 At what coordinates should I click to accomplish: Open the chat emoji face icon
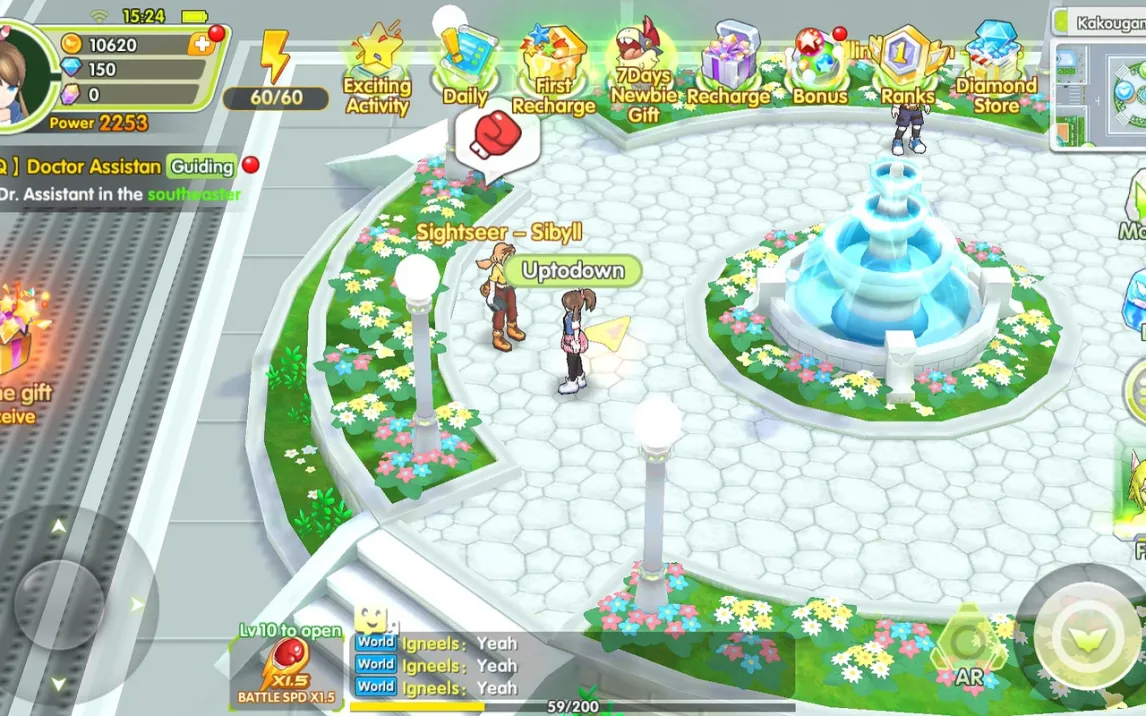(x=371, y=617)
